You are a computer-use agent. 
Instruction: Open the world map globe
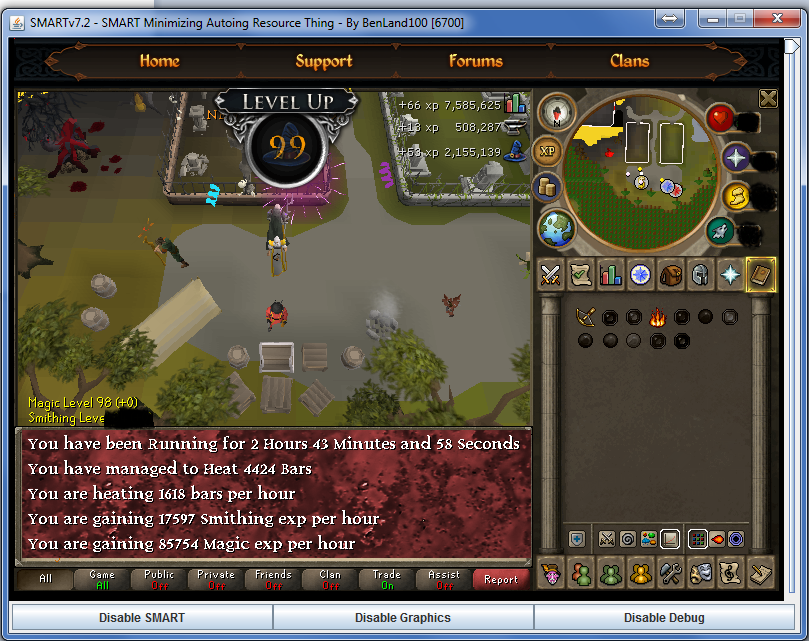[557, 227]
